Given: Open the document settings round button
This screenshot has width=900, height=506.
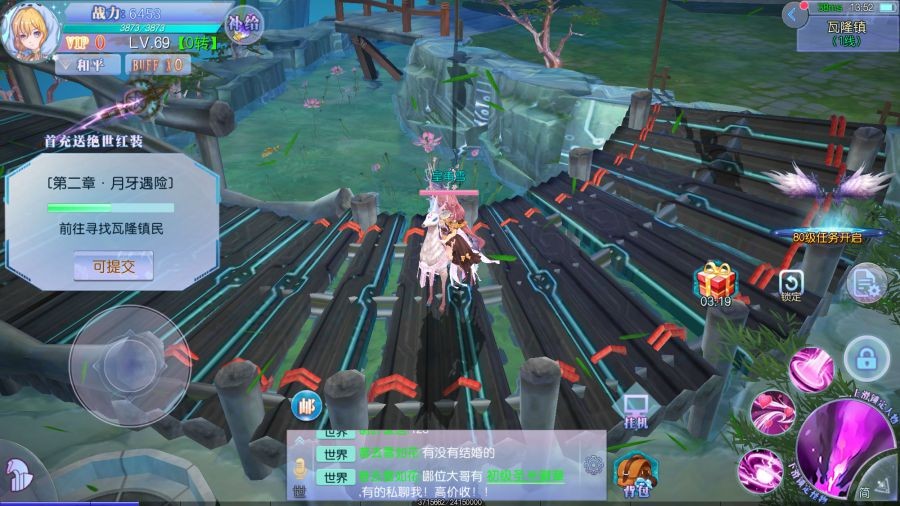Looking at the screenshot, I should coord(865,284).
